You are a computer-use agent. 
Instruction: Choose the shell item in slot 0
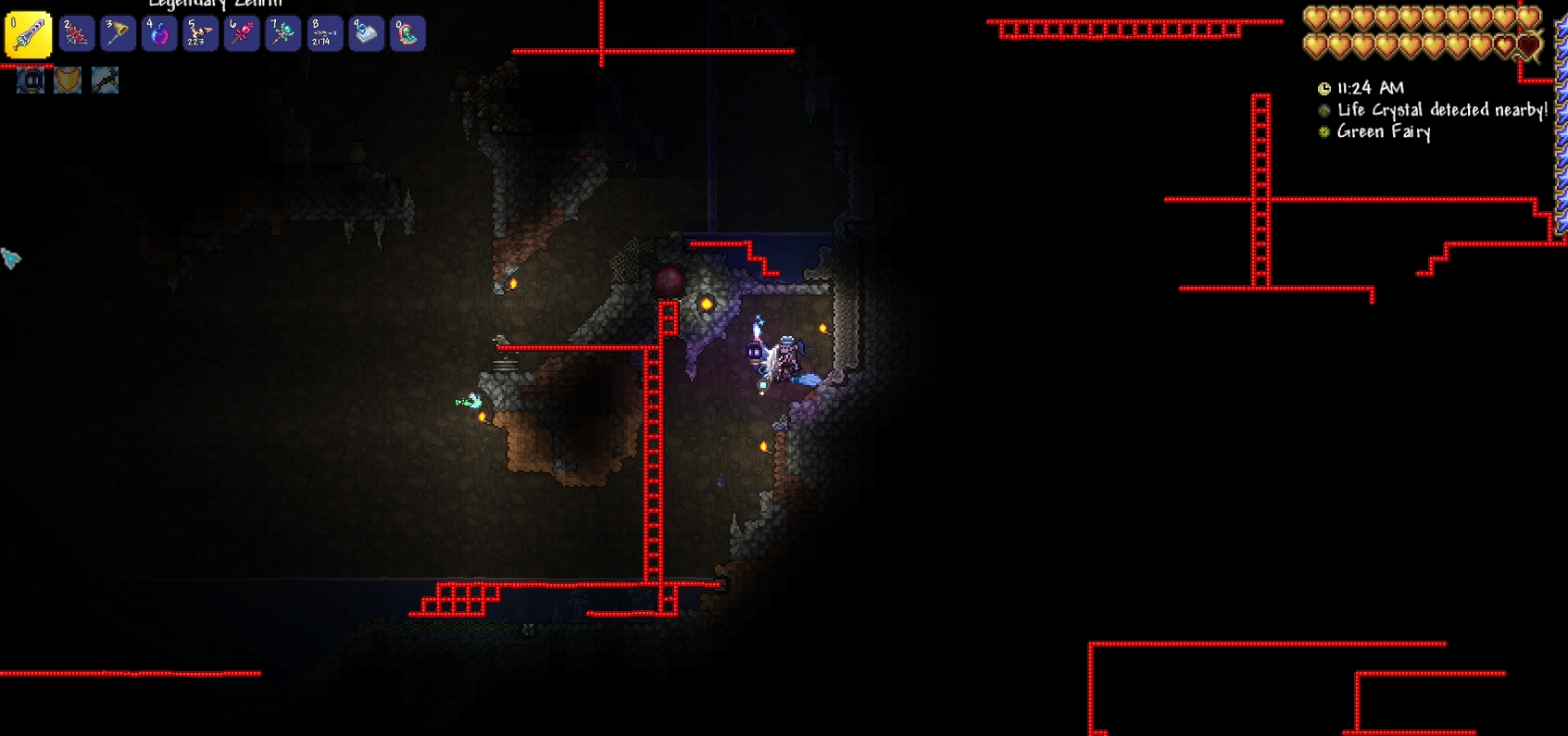coord(408,34)
